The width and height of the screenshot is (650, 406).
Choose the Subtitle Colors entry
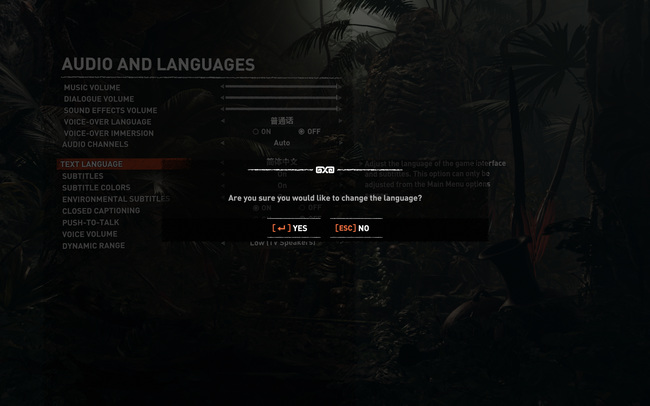[96, 187]
